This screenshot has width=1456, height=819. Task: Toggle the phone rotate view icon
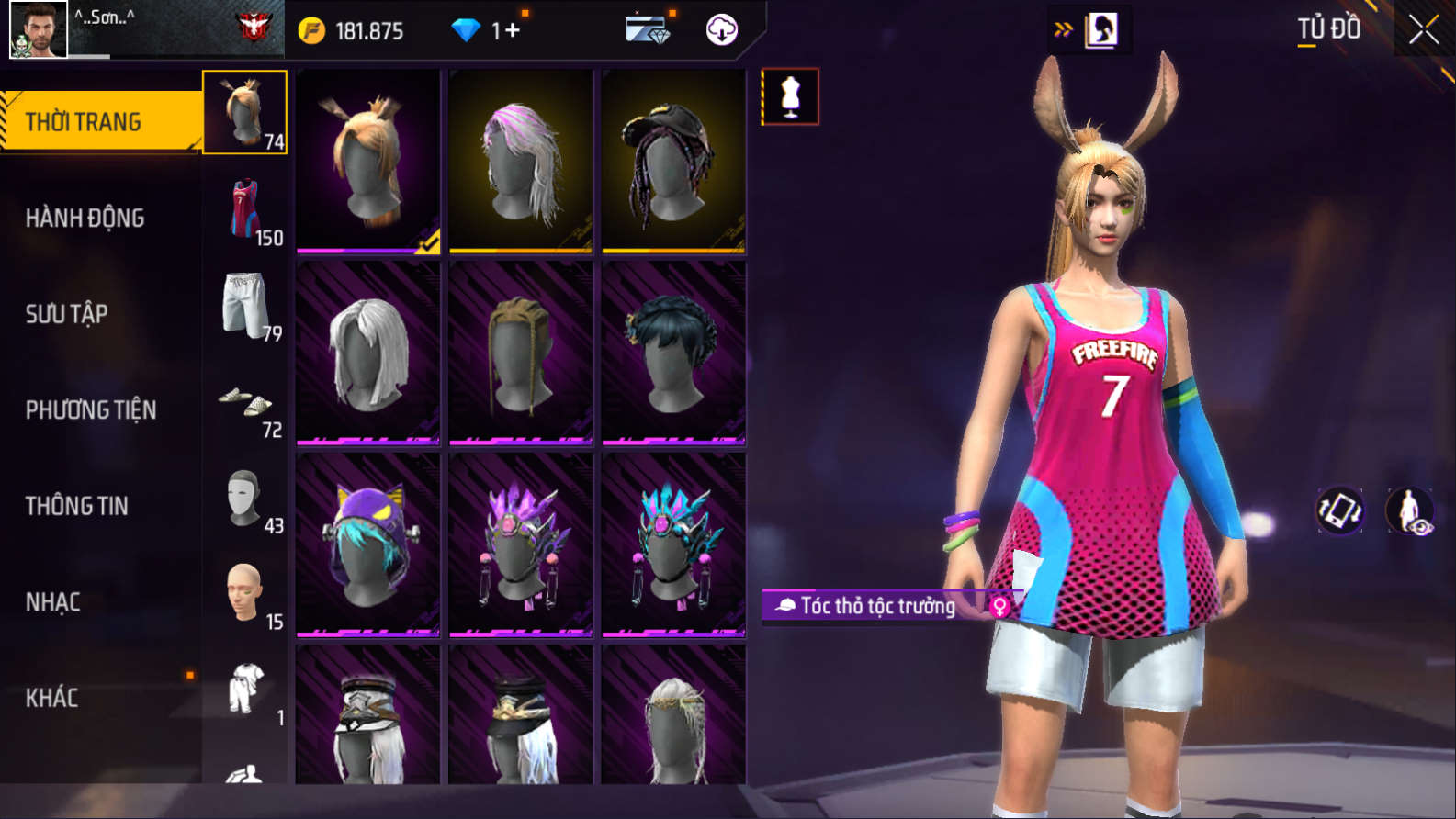pyautogui.click(x=1340, y=510)
